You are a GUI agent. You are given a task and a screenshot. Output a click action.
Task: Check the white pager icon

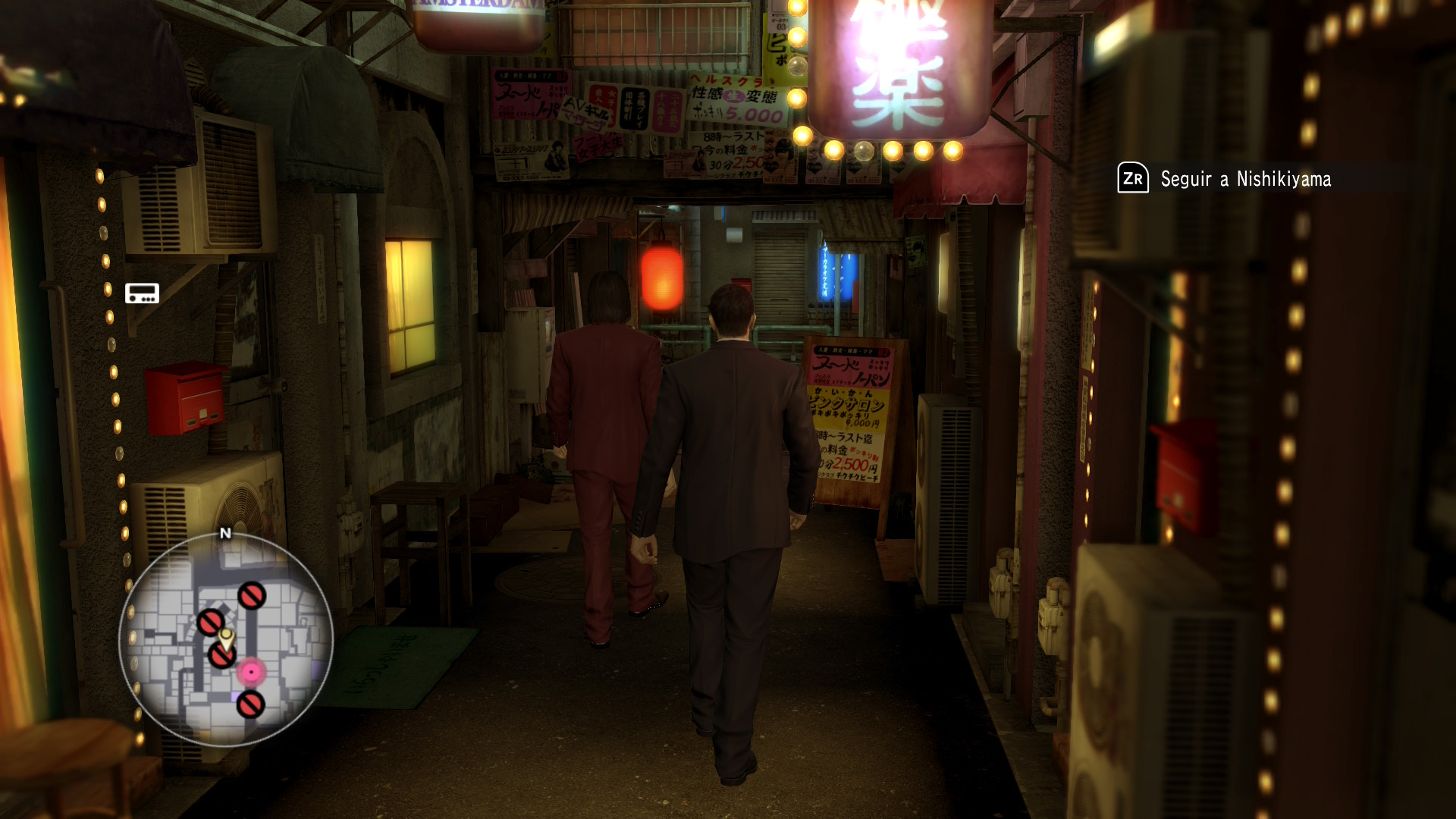pos(142,293)
